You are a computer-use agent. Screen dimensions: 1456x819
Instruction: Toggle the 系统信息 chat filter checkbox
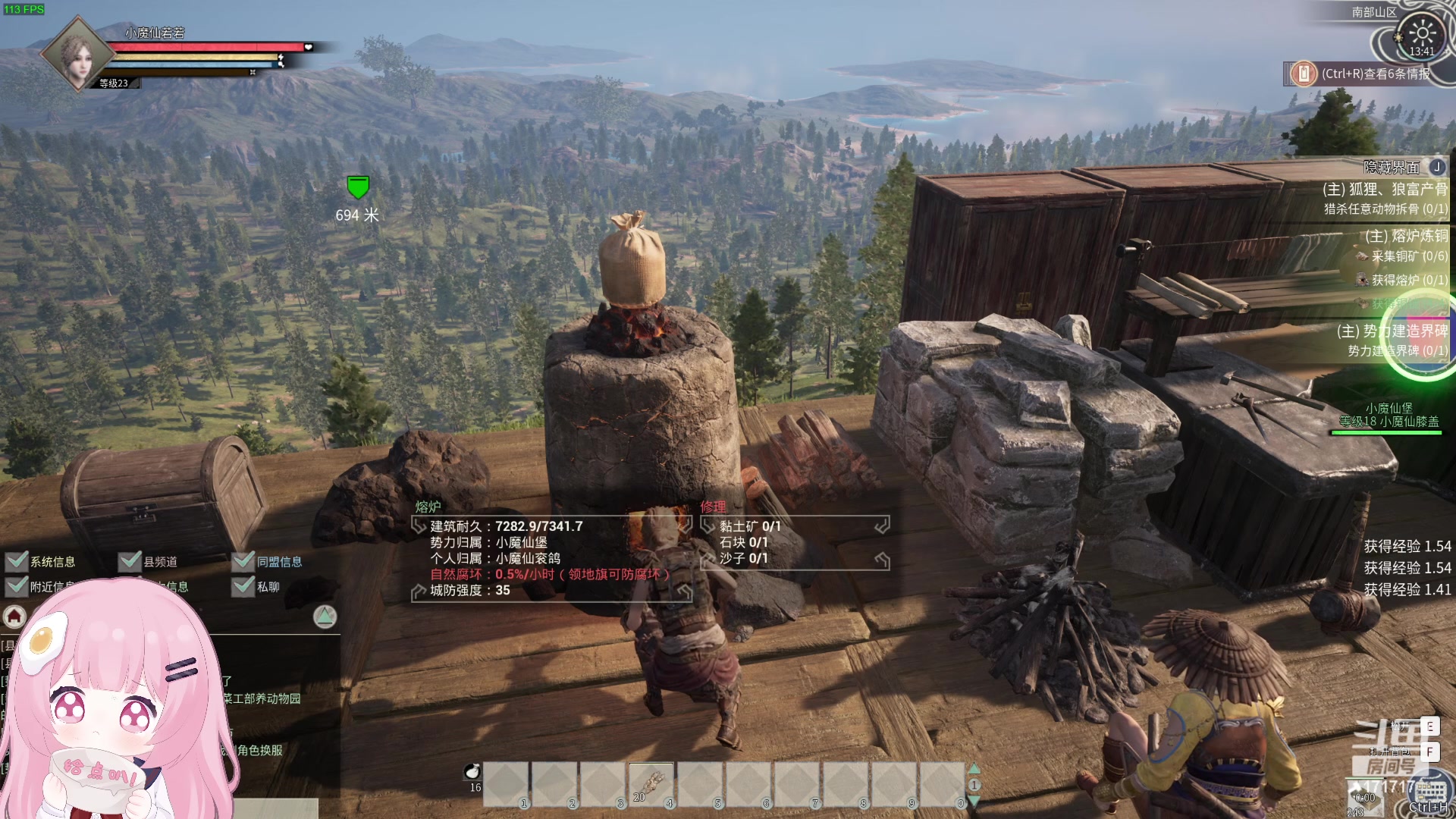[x=17, y=561]
